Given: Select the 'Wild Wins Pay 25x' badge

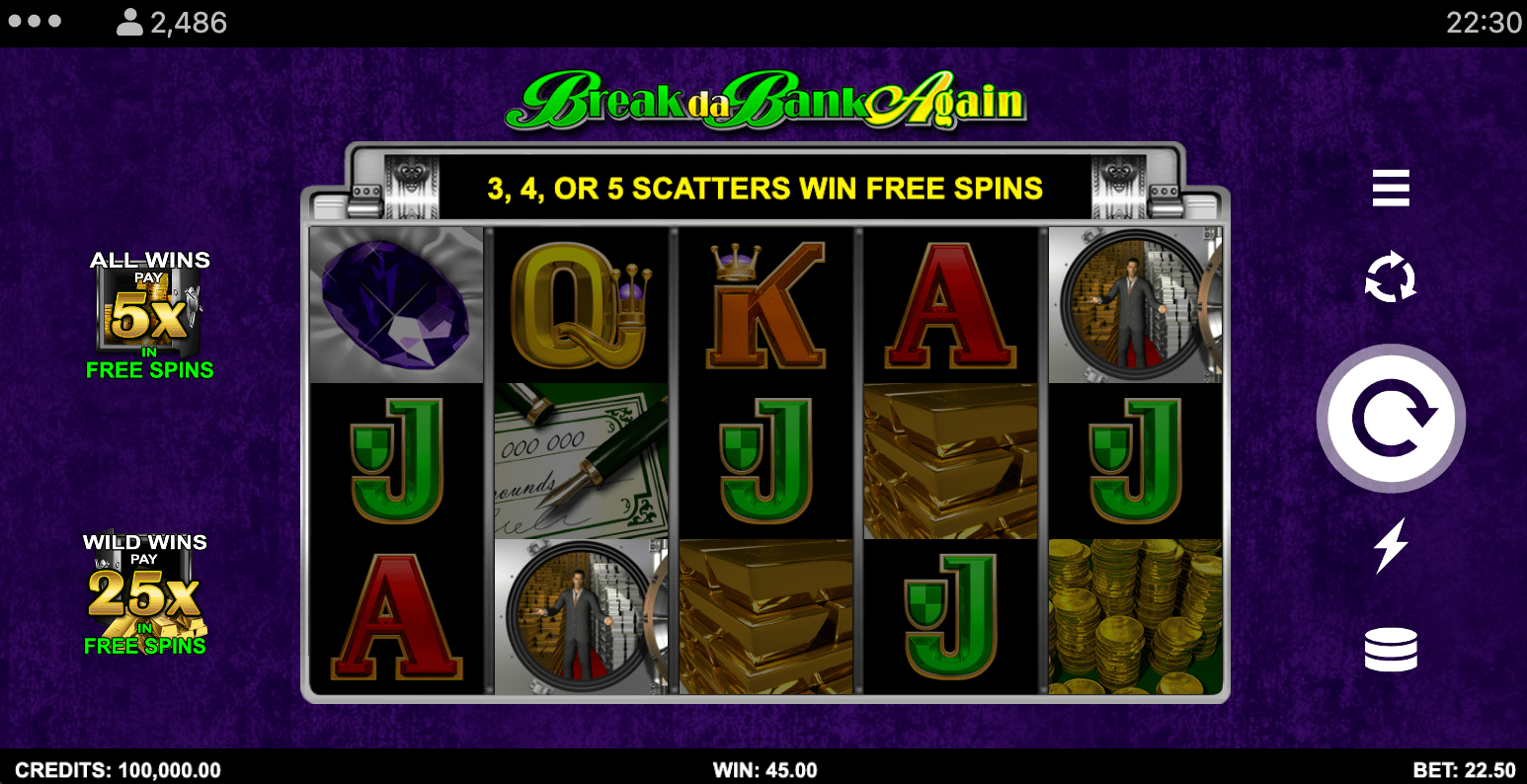Looking at the screenshot, I should (146, 592).
